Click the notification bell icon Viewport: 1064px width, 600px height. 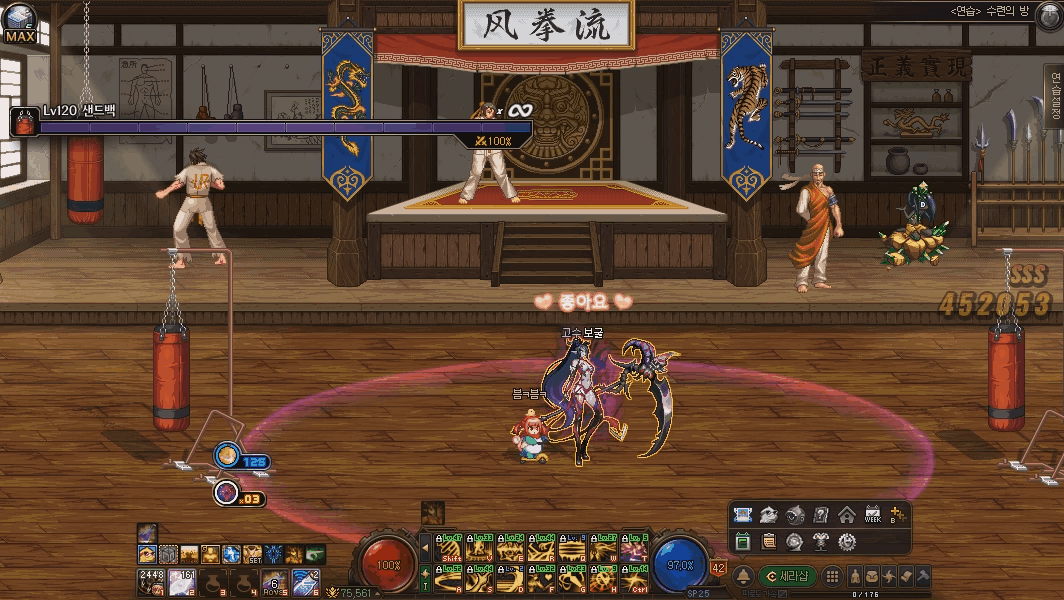pos(744,576)
